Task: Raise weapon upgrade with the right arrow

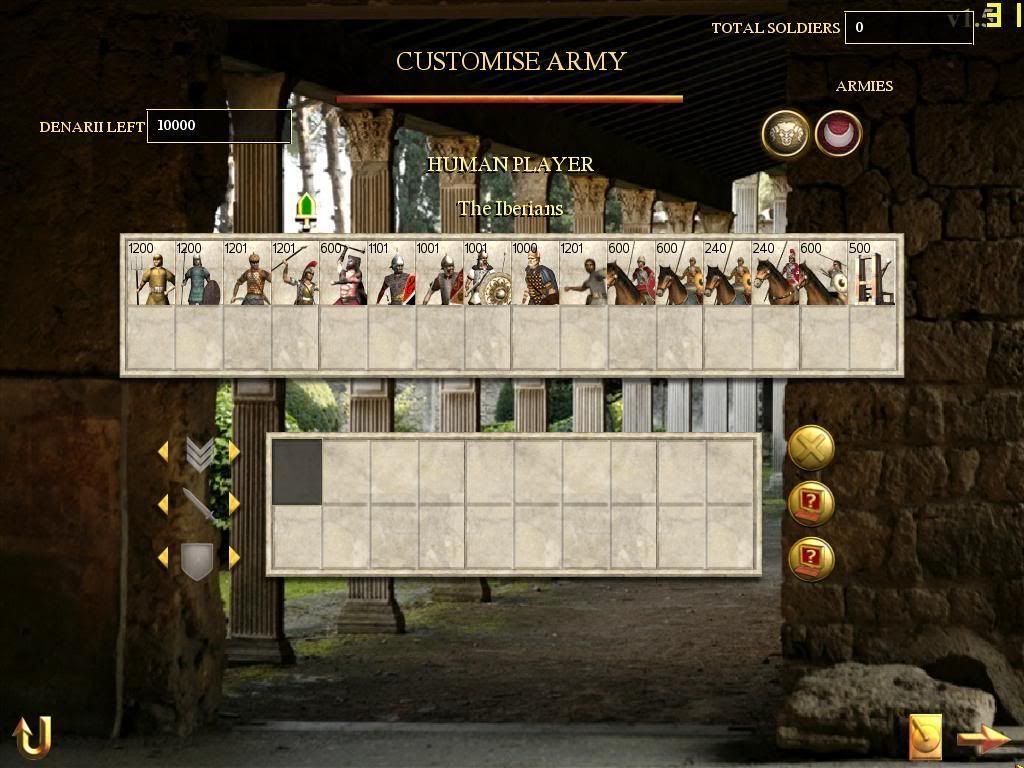Action: pos(234,504)
